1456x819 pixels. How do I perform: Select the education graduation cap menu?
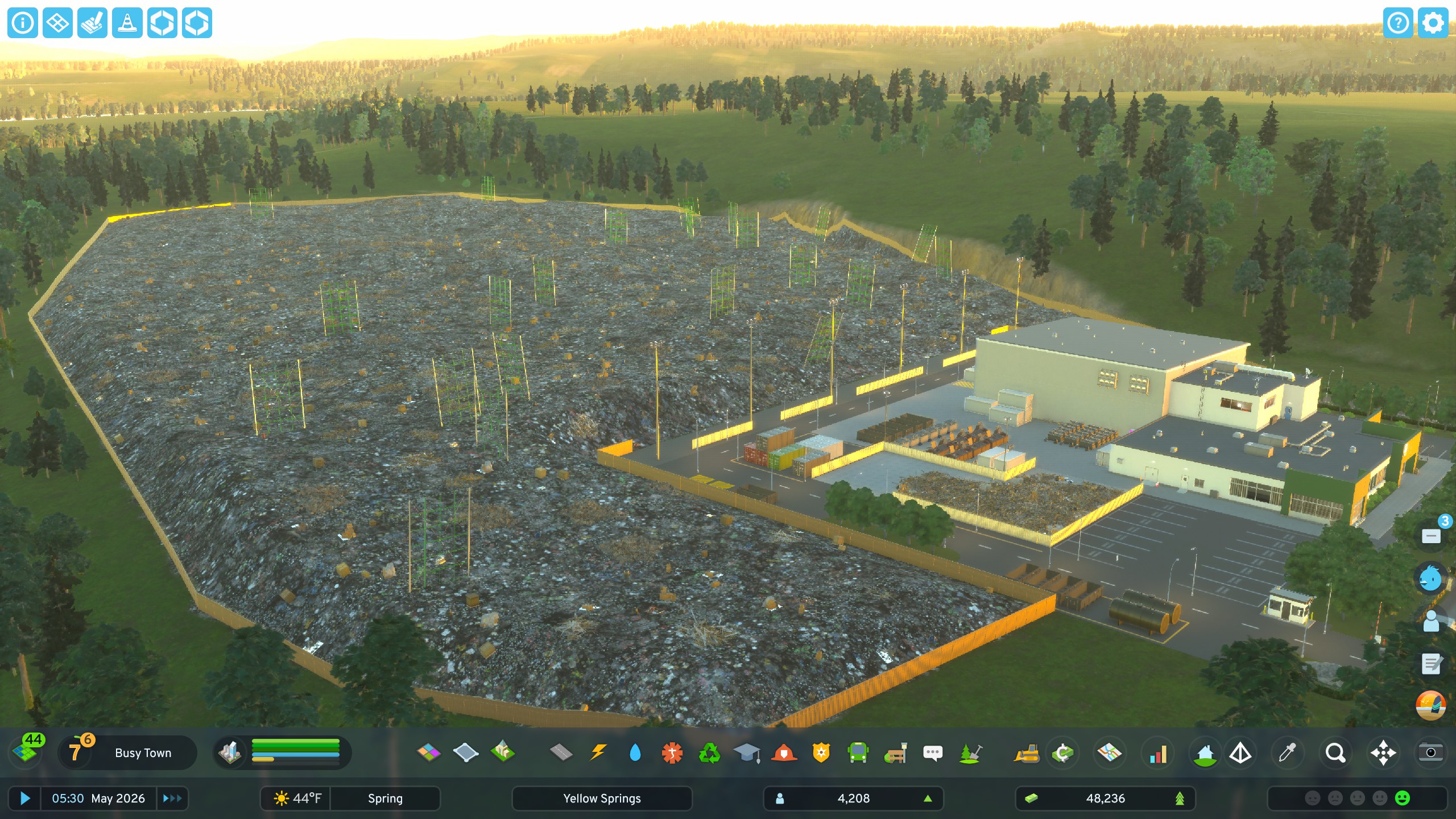[x=747, y=753]
